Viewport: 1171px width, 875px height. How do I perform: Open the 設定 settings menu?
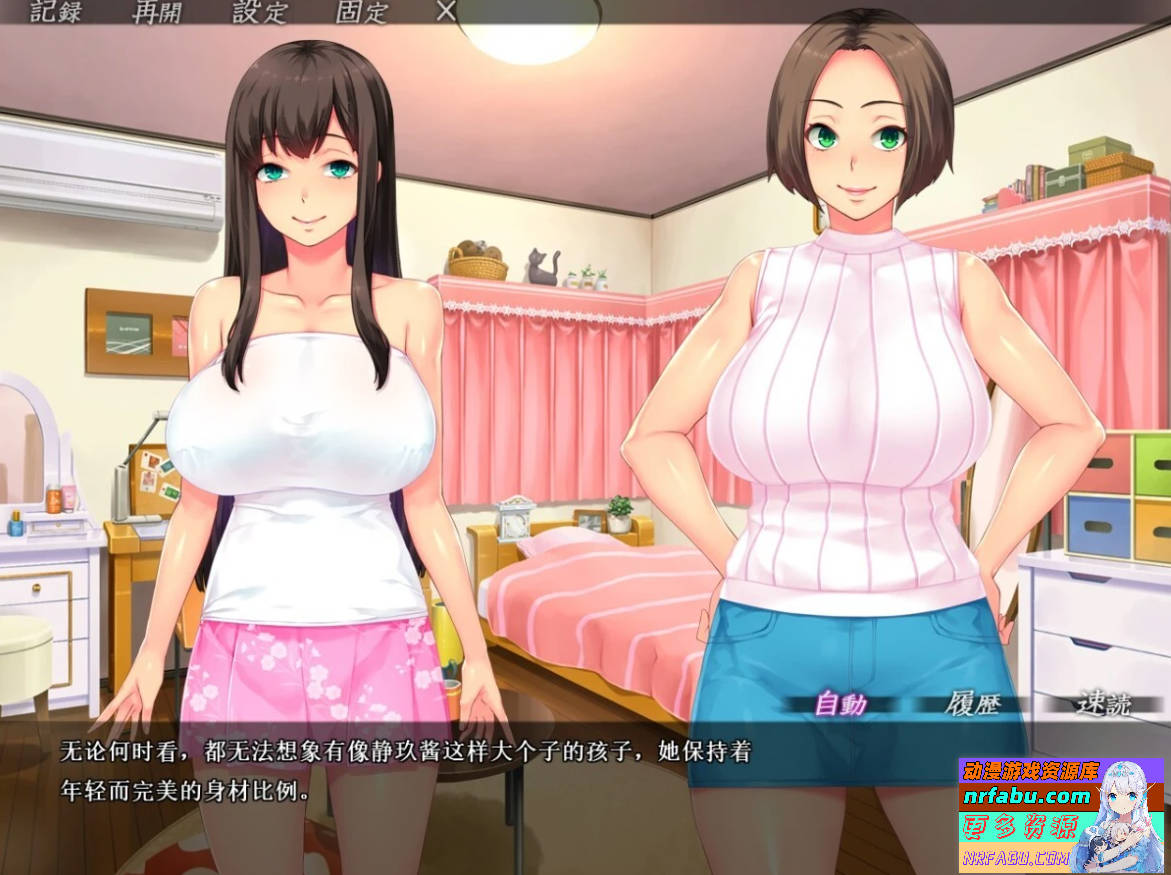[260, 12]
